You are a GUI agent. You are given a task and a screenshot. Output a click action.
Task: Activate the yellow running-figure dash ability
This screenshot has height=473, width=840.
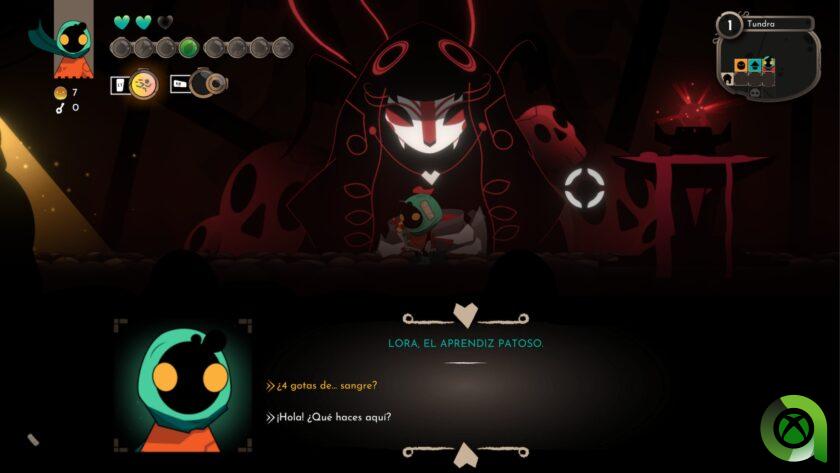(x=144, y=85)
